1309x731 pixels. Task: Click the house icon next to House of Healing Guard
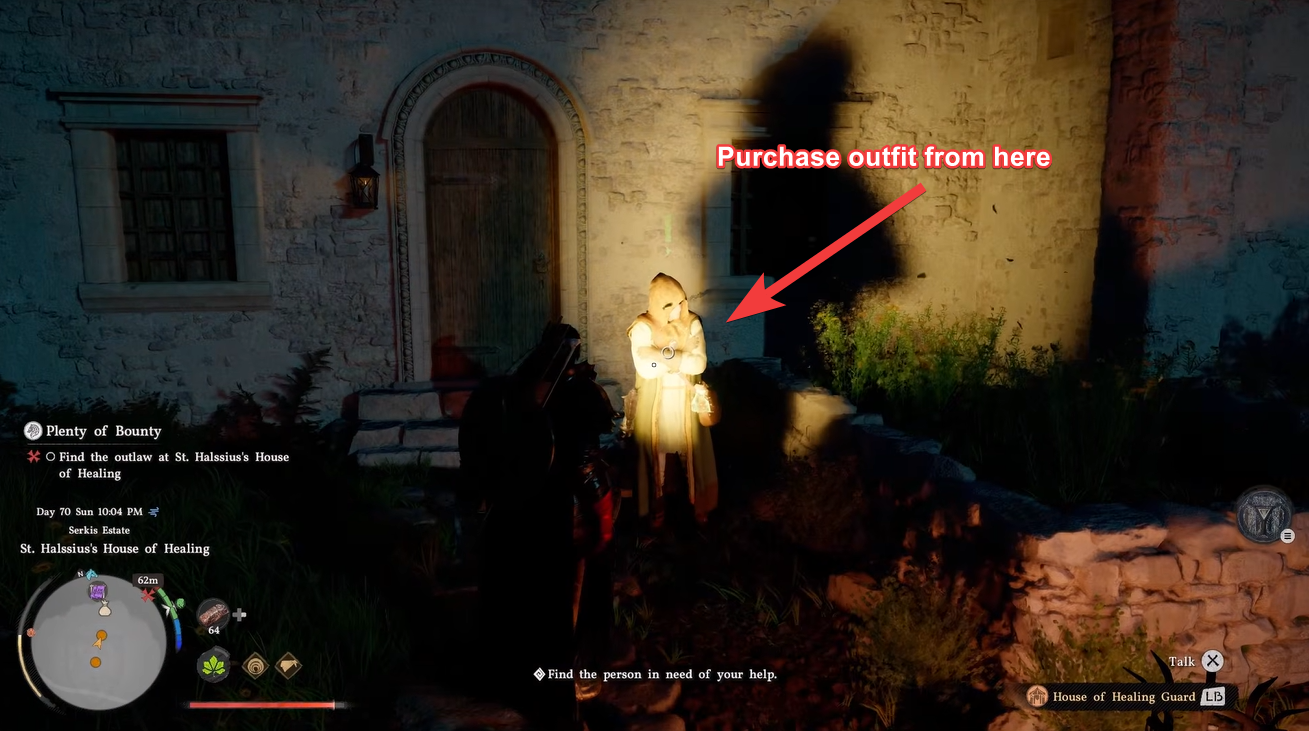tap(1038, 697)
